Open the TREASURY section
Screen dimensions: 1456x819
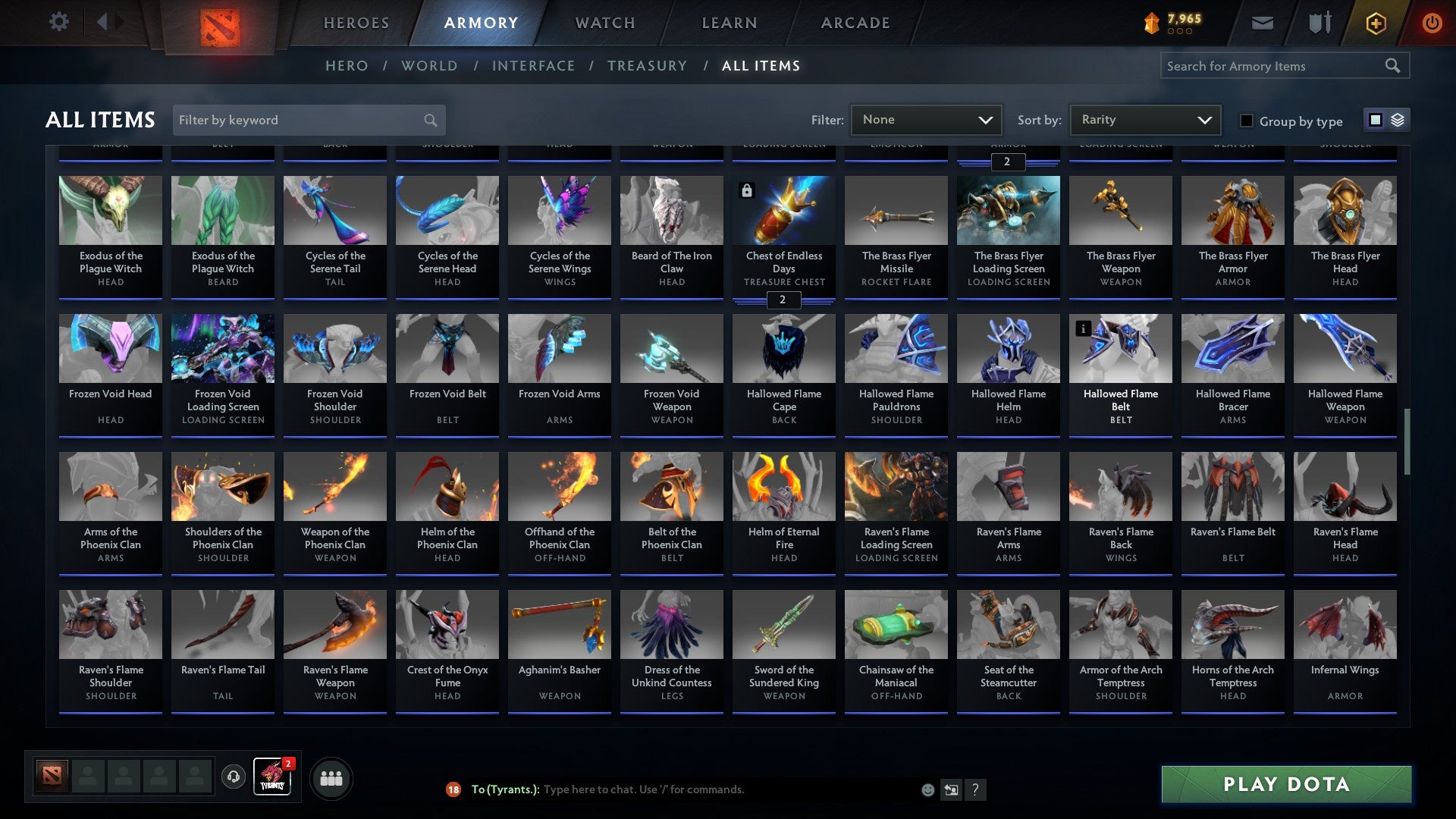[x=648, y=65]
